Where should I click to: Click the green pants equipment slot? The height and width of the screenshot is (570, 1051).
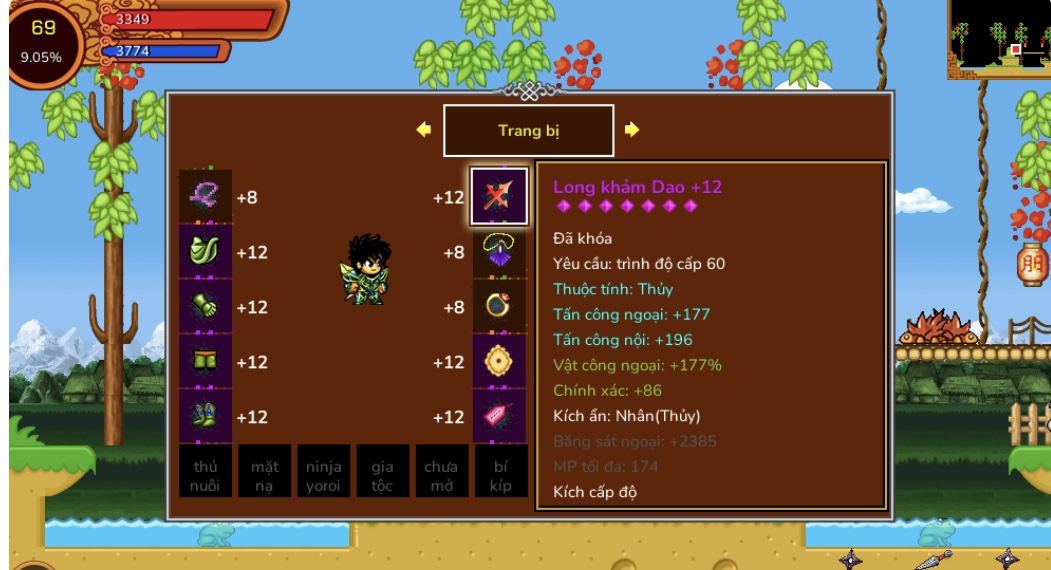tap(205, 362)
